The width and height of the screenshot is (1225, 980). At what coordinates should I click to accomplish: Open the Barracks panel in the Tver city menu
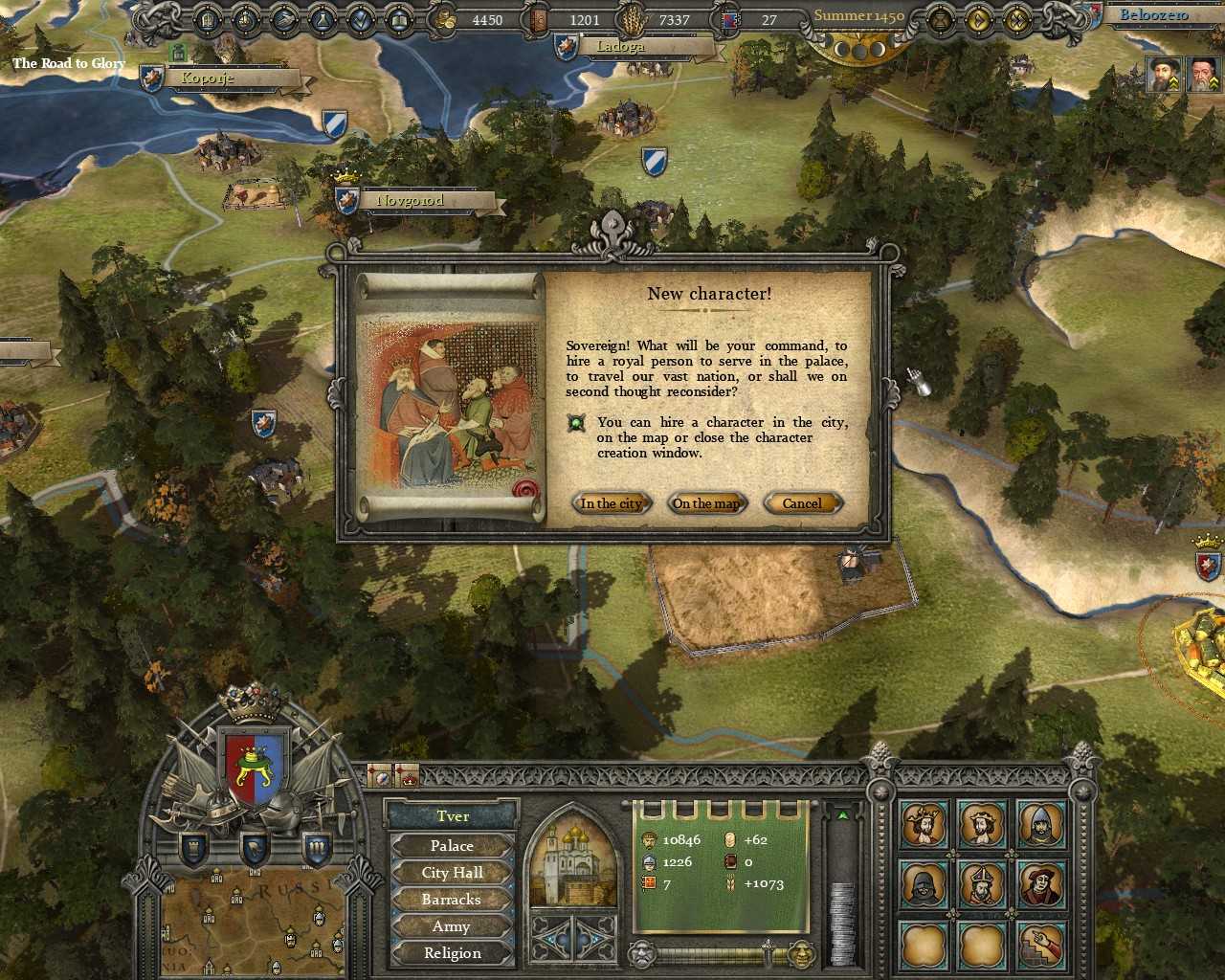(452, 899)
